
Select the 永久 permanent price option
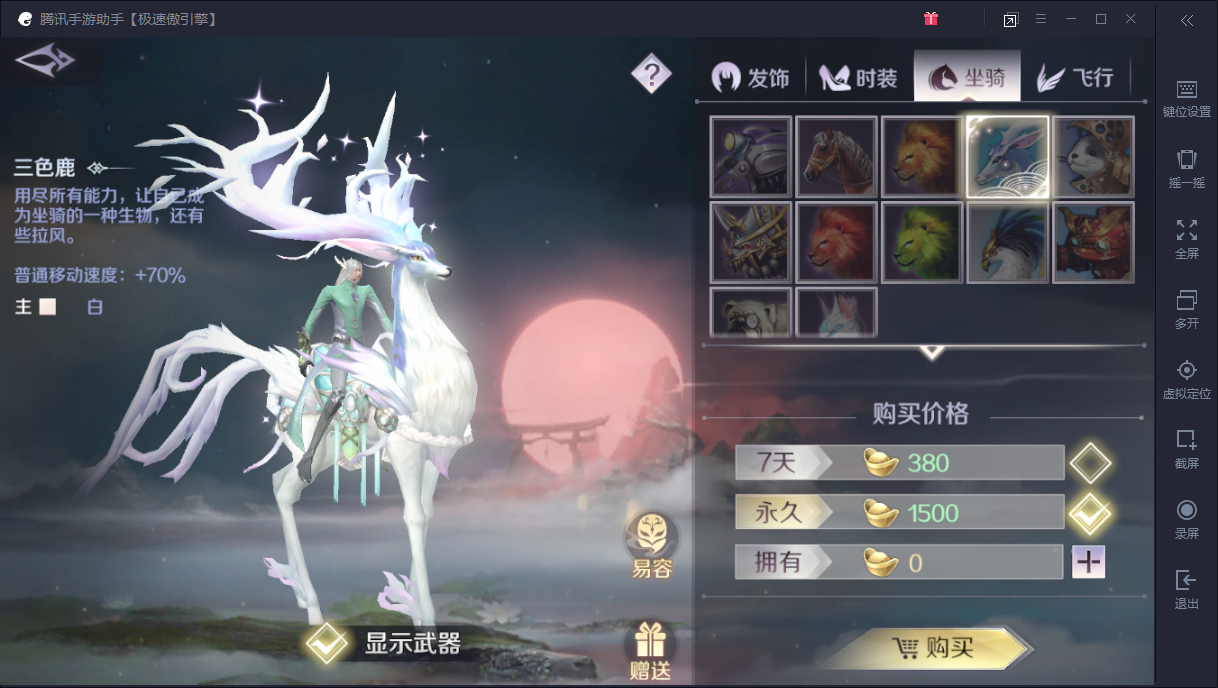(1089, 513)
